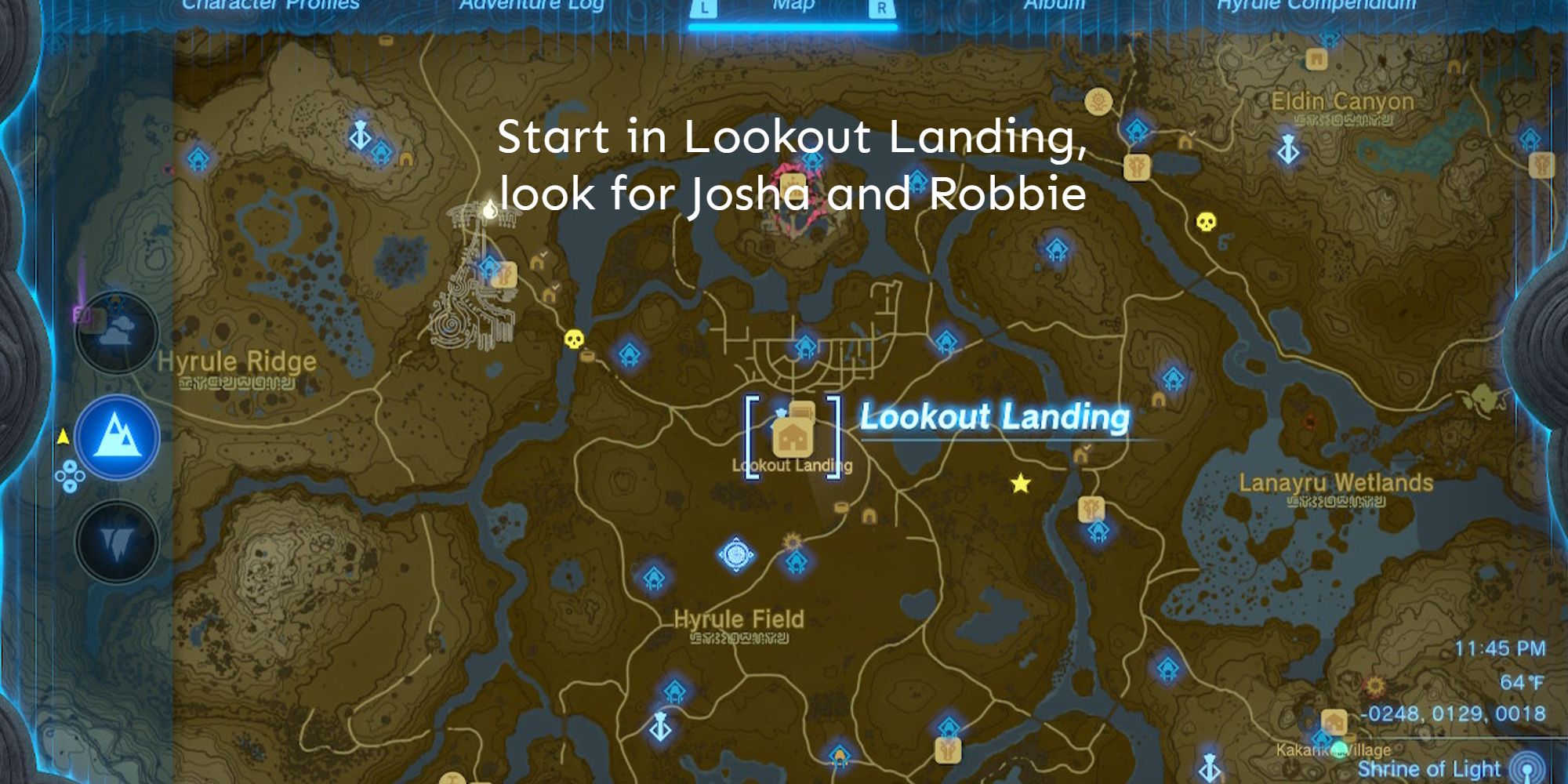The image size is (1568, 784).
Task: Click the Shrine of Light icon bottom right
Action: click(x=1527, y=769)
